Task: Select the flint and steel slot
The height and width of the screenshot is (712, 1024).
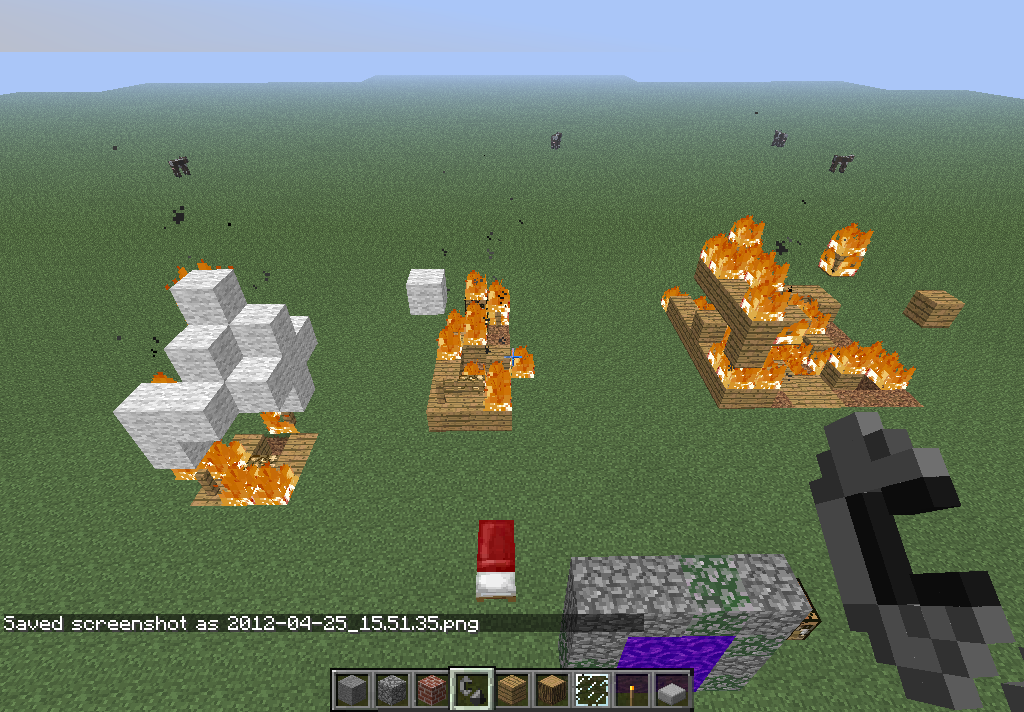Action: point(471,689)
